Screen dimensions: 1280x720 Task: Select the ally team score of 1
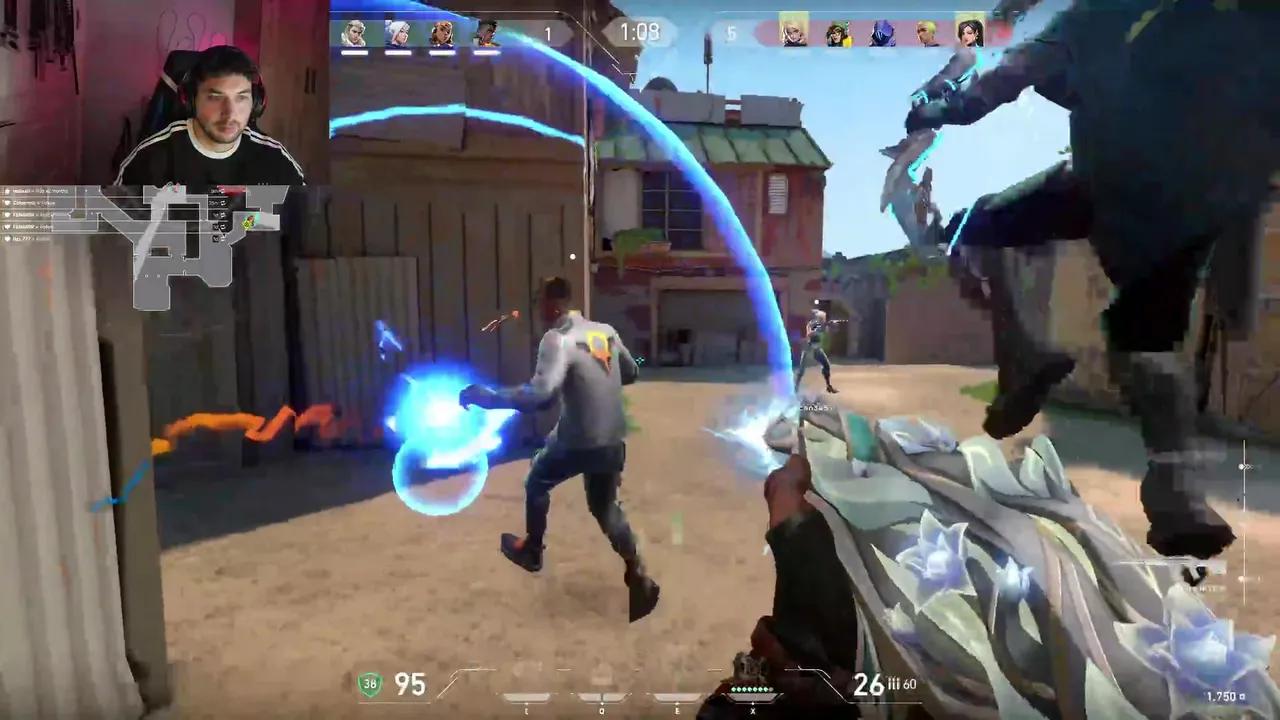tap(546, 33)
